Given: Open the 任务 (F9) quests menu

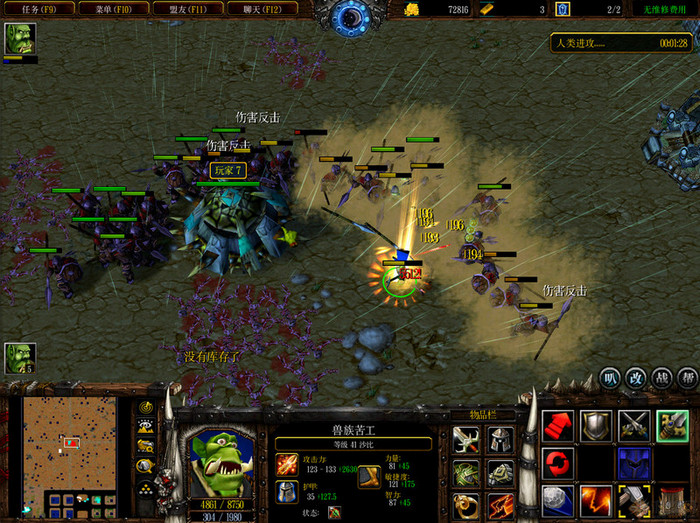Looking at the screenshot, I should pos(31,8).
